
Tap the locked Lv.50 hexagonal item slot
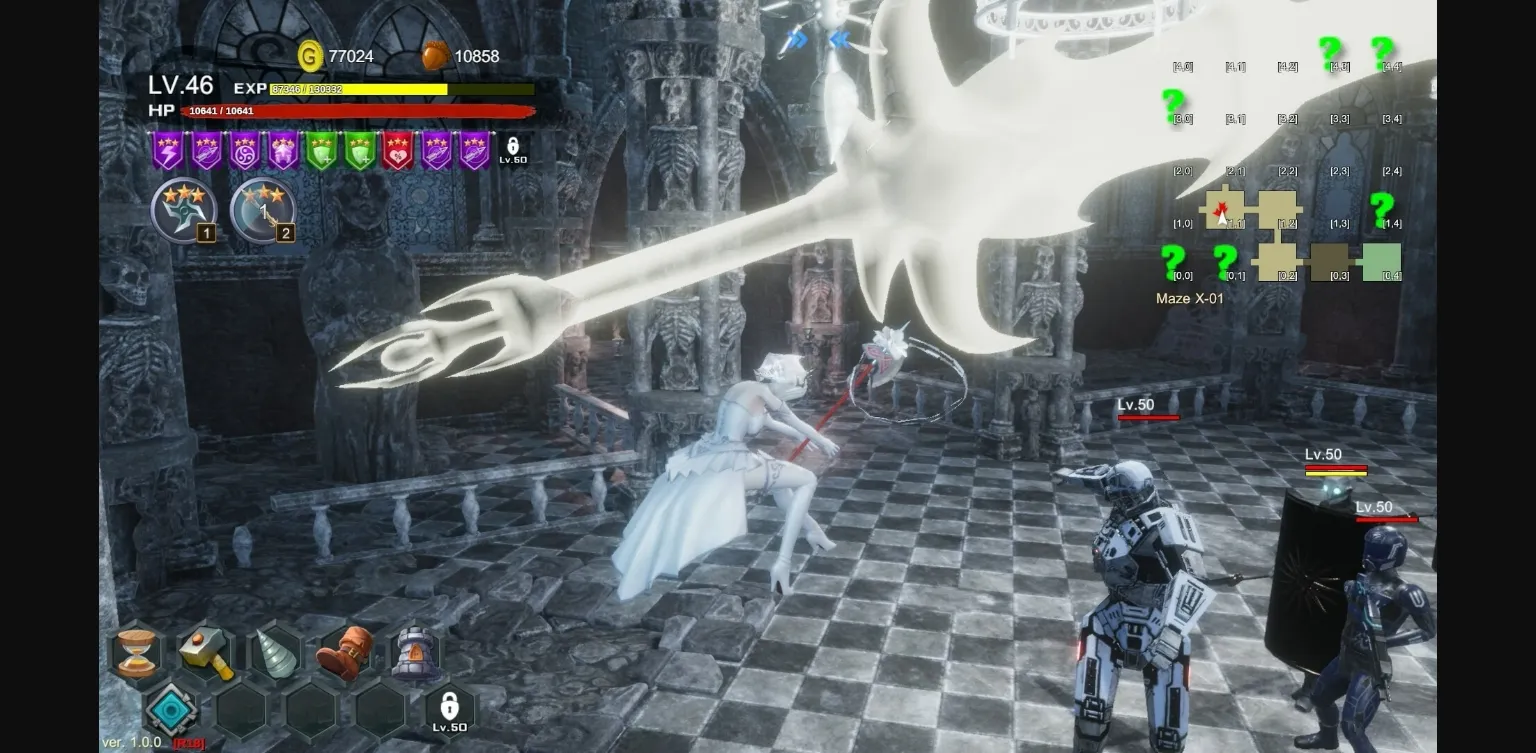click(x=450, y=710)
